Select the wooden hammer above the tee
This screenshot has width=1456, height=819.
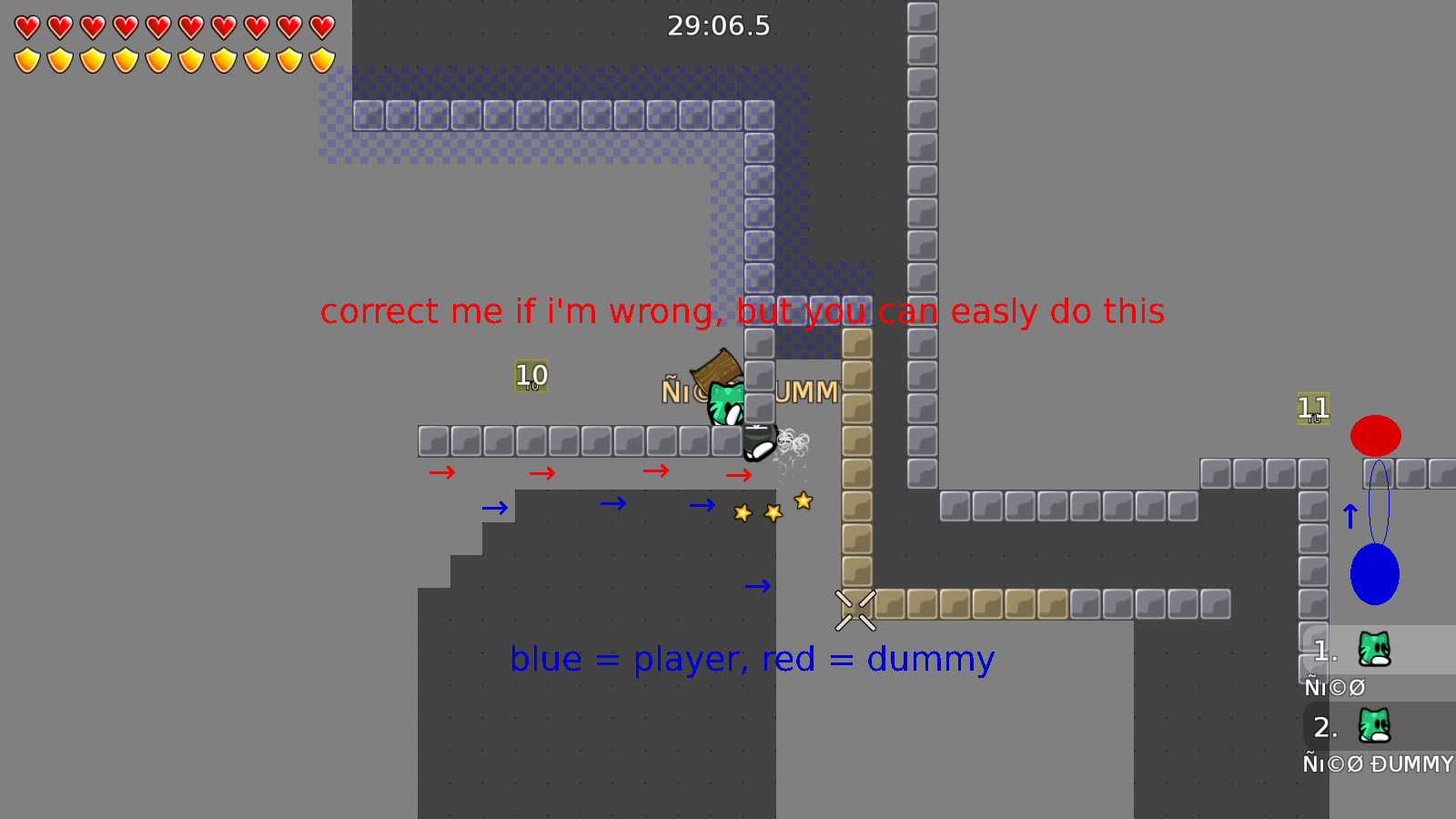tap(715, 370)
